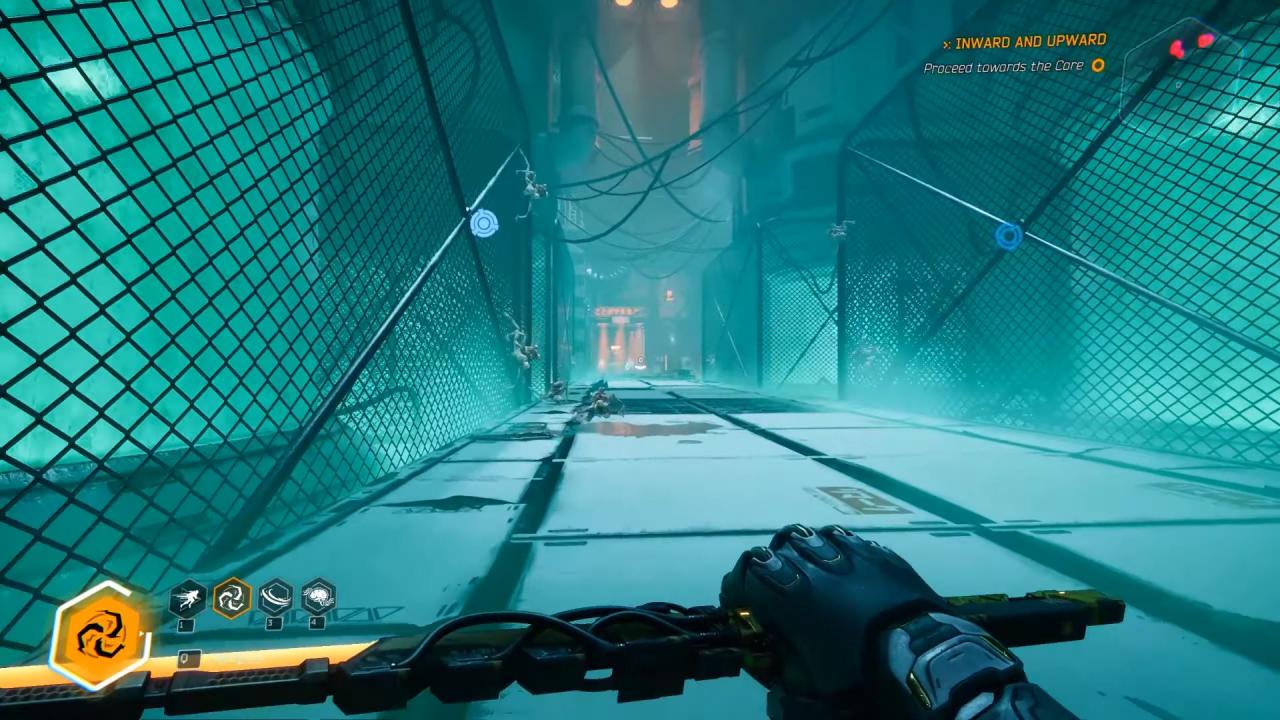The image size is (1280, 720).
Task: Pick the brain icon ability in slot 4
Action: [318, 597]
